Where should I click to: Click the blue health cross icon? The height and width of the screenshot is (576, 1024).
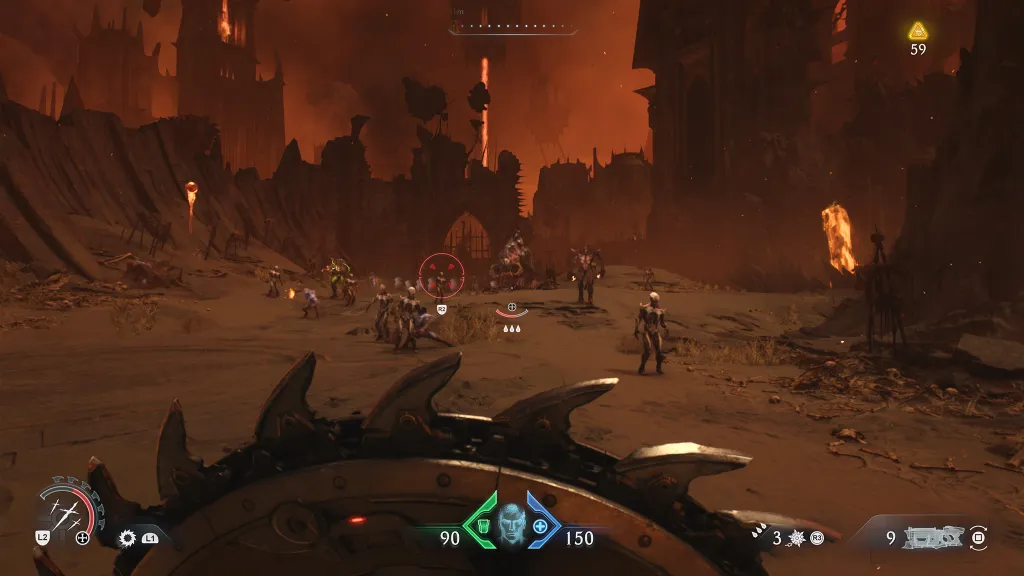point(541,526)
